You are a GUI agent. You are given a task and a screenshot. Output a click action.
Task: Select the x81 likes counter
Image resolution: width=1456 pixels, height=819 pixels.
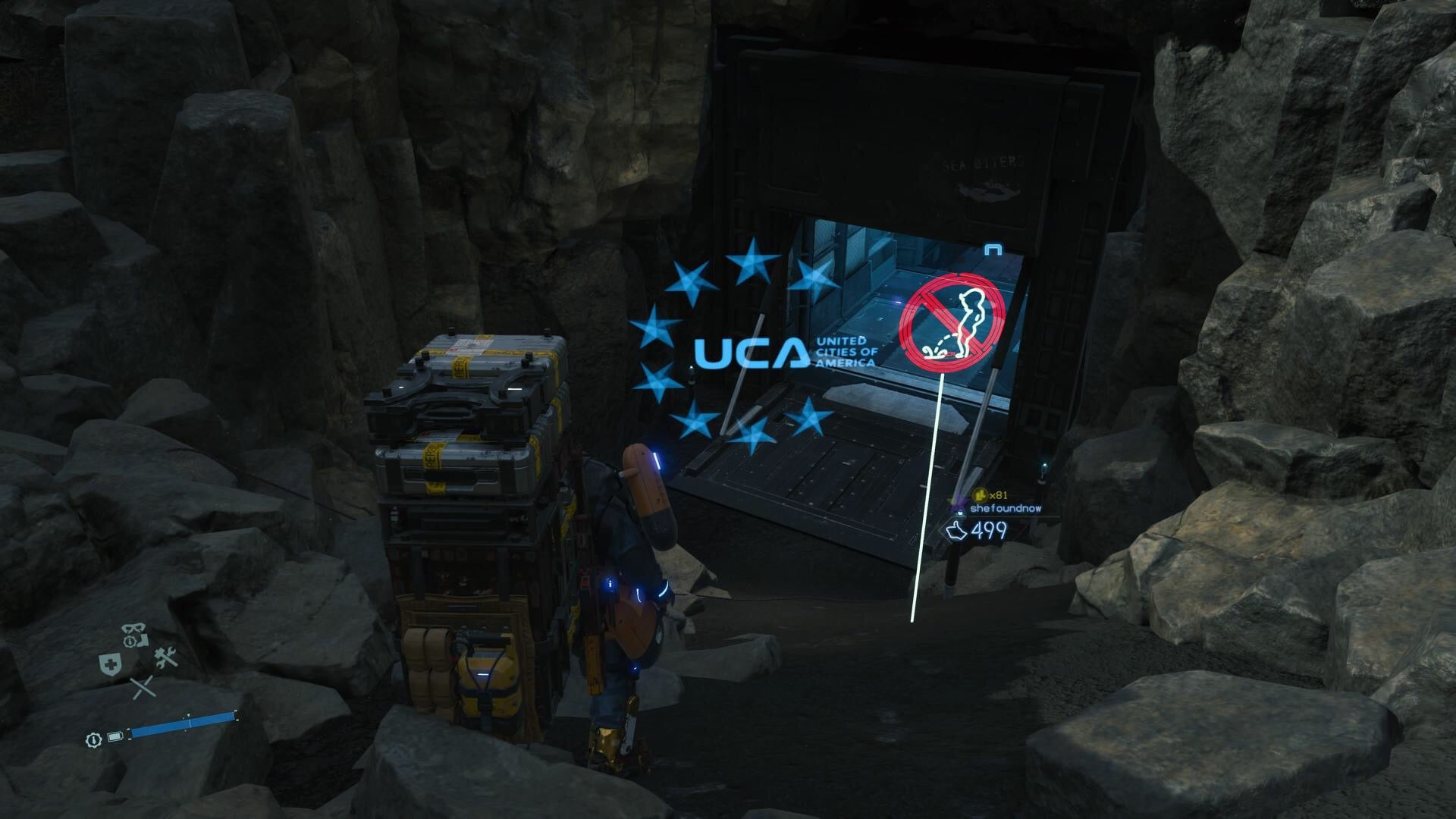pyautogui.click(x=999, y=495)
